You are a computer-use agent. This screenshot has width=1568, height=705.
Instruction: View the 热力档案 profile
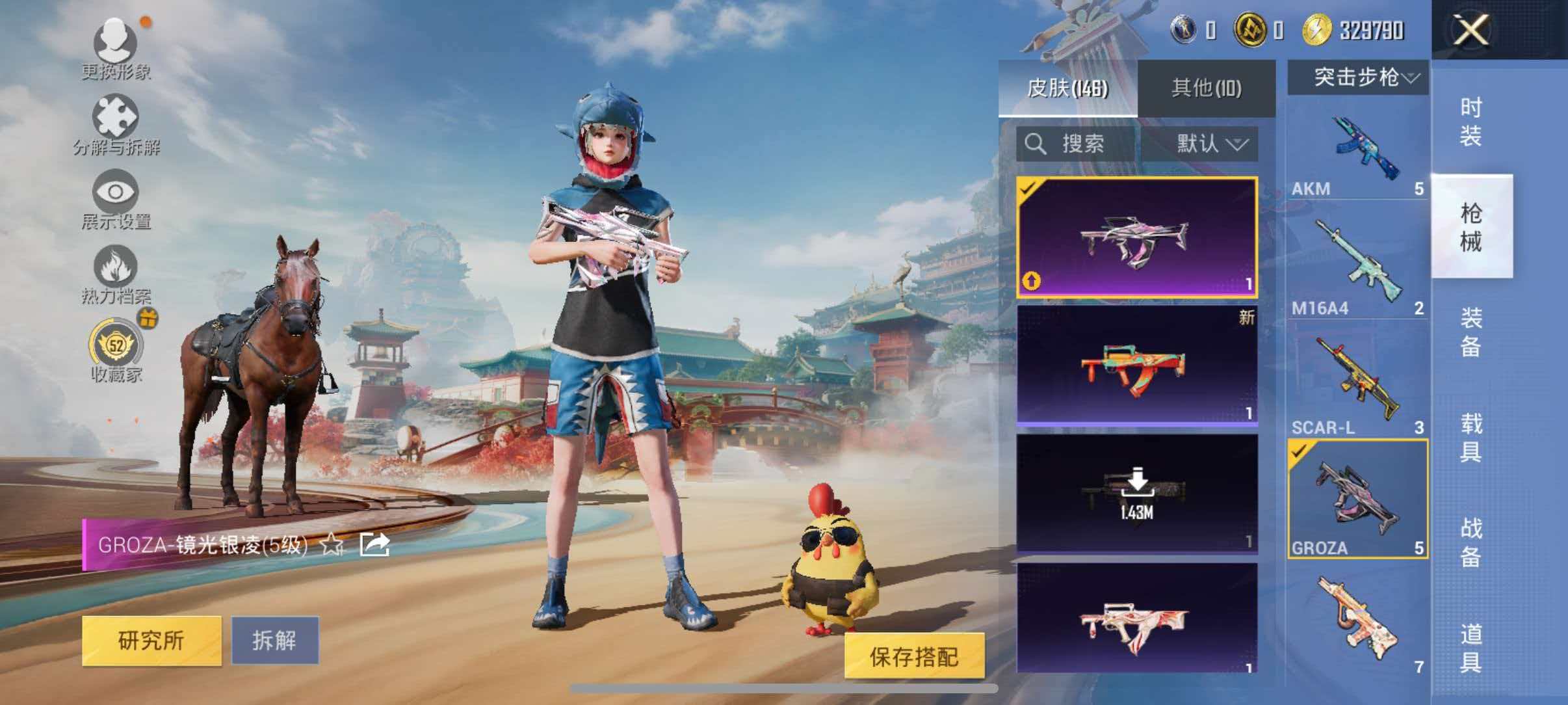(116, 273)
